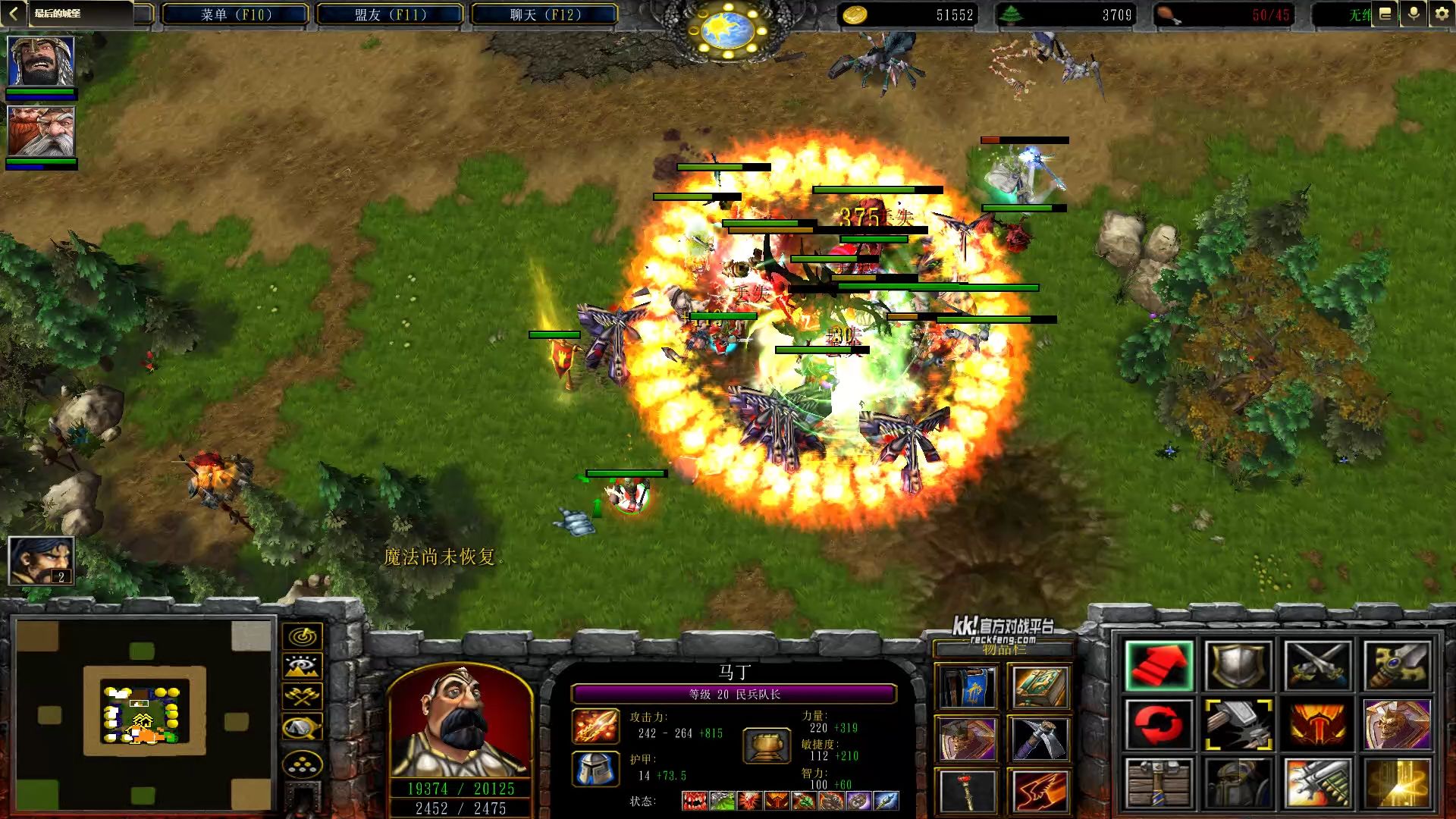
Task: Click the red circular arrows command
Action: click(1159, 724)
